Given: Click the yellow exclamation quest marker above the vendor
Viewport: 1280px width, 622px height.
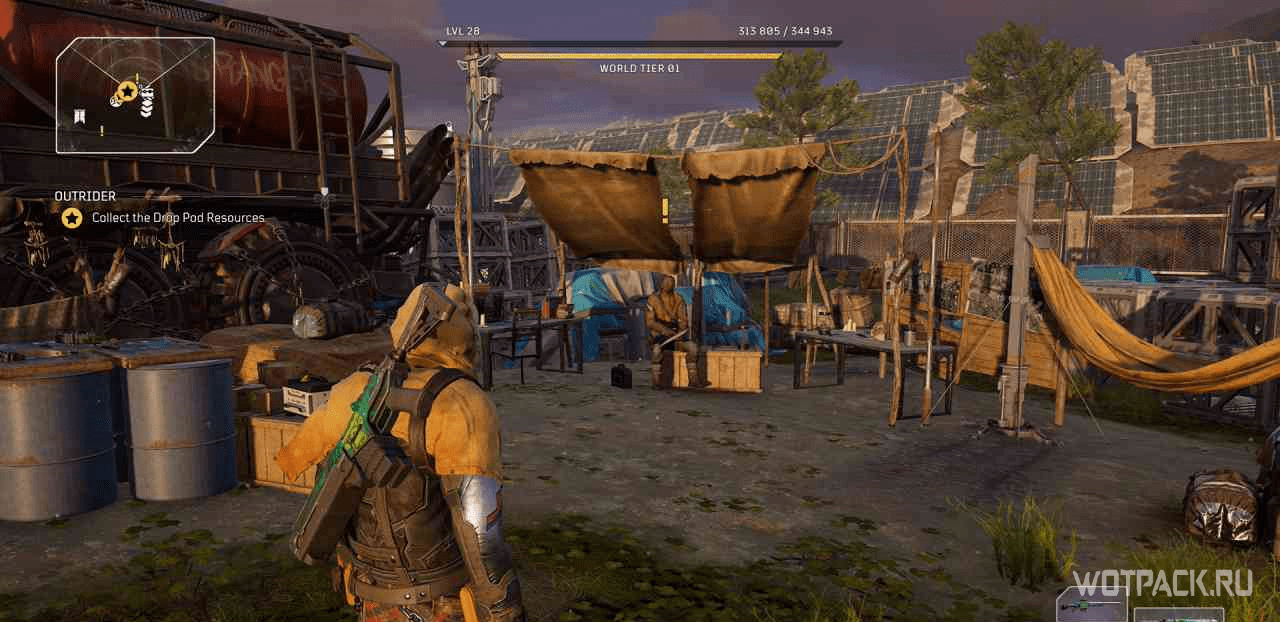Looking at the screenshot, I should coord(664,209).
